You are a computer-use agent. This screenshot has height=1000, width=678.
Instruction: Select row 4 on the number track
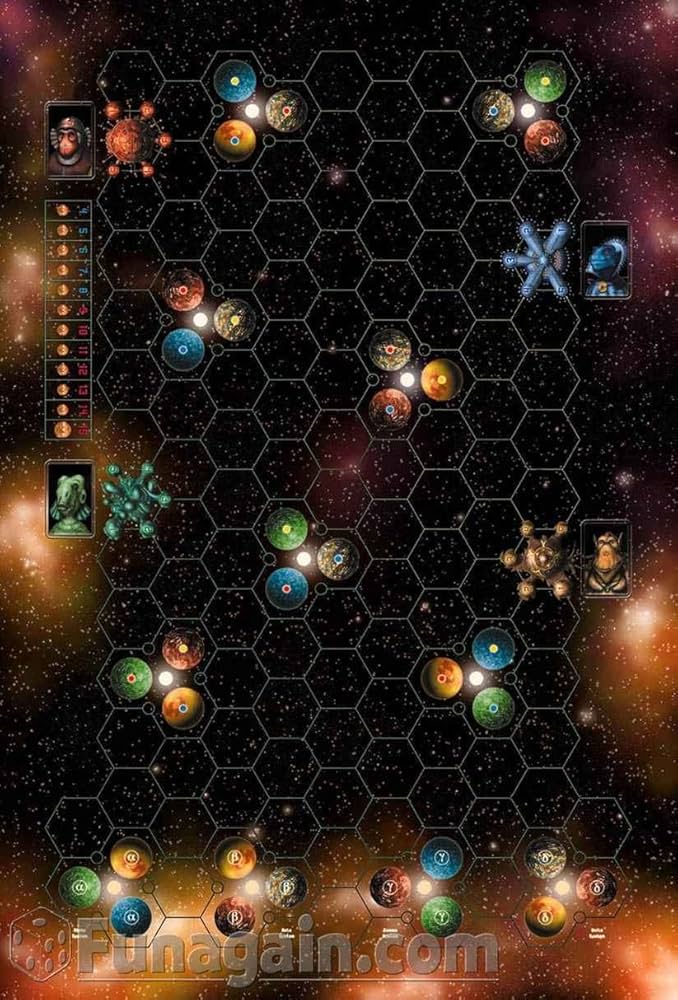[69, 210]
